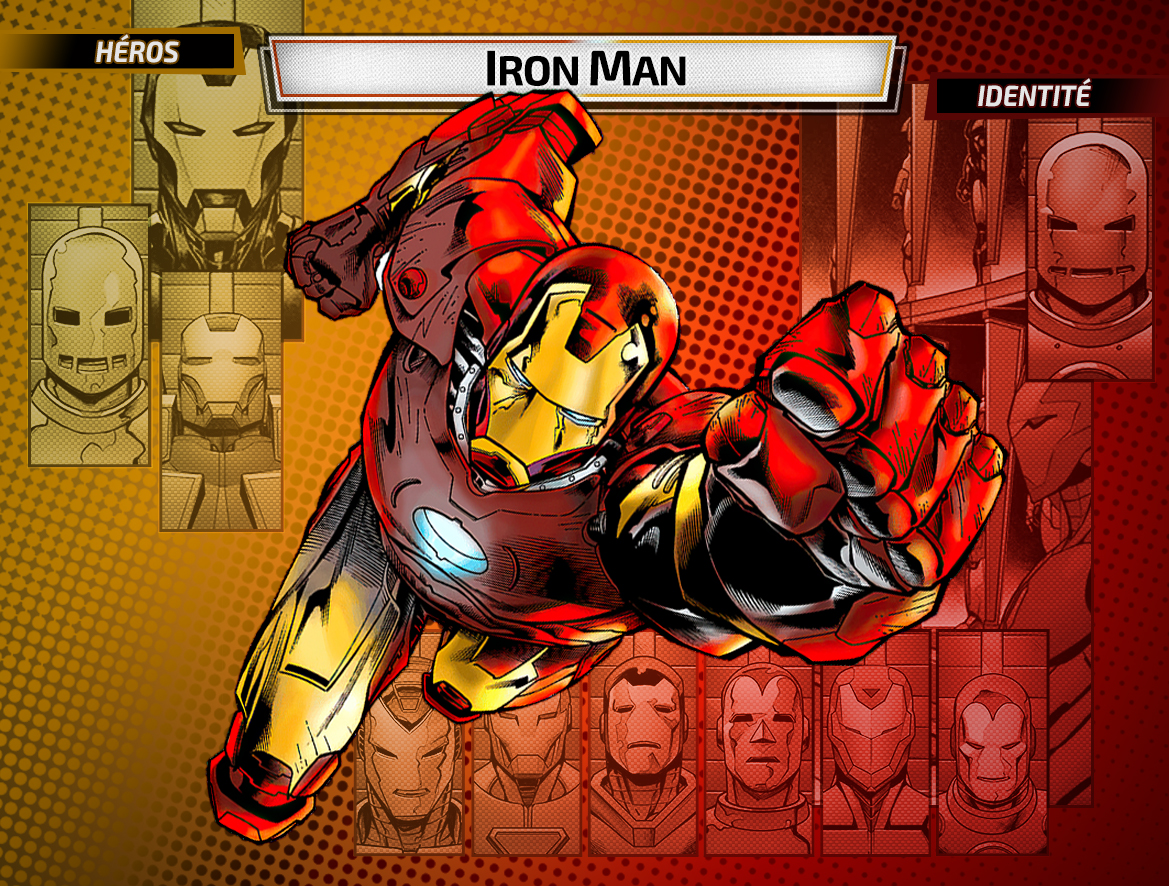The image size is (1169, 886).
Task: Click the Iron Man title banner
Action: (584, 68)
